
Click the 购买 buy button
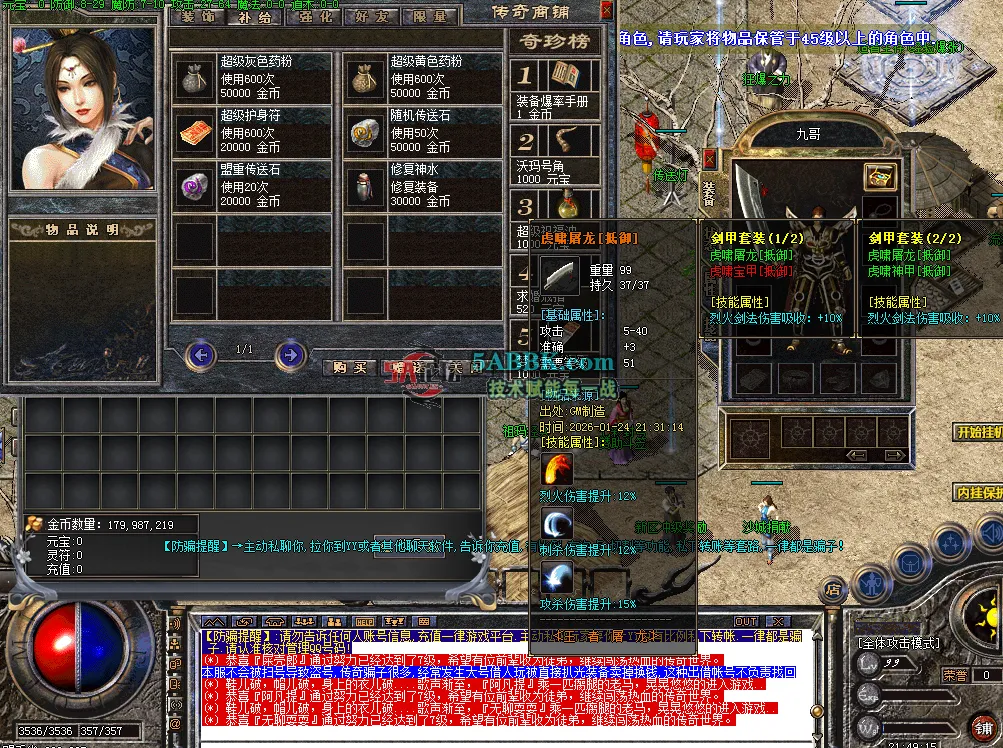click(353, 367)
